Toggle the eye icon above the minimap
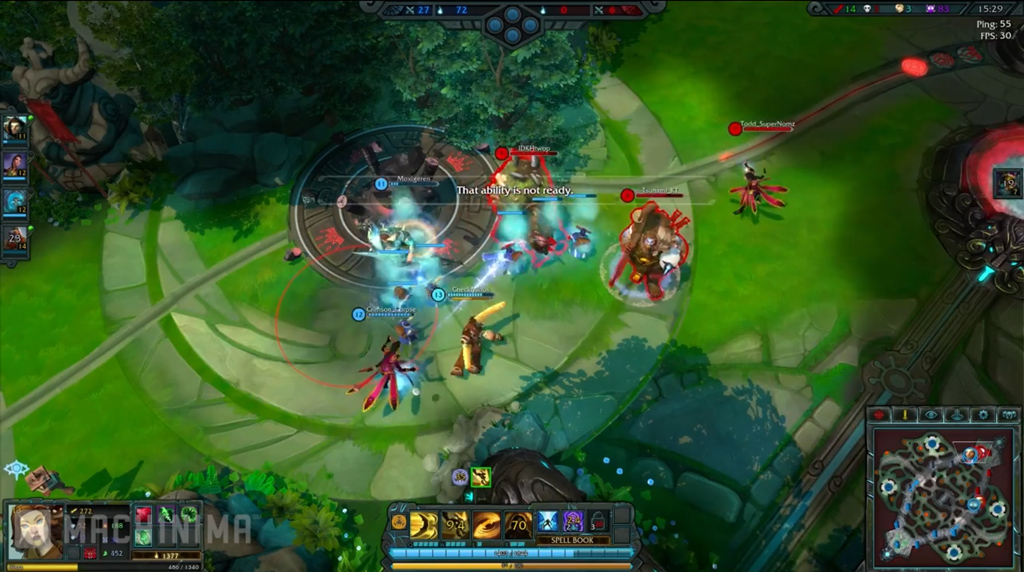 tap(931, 415)
